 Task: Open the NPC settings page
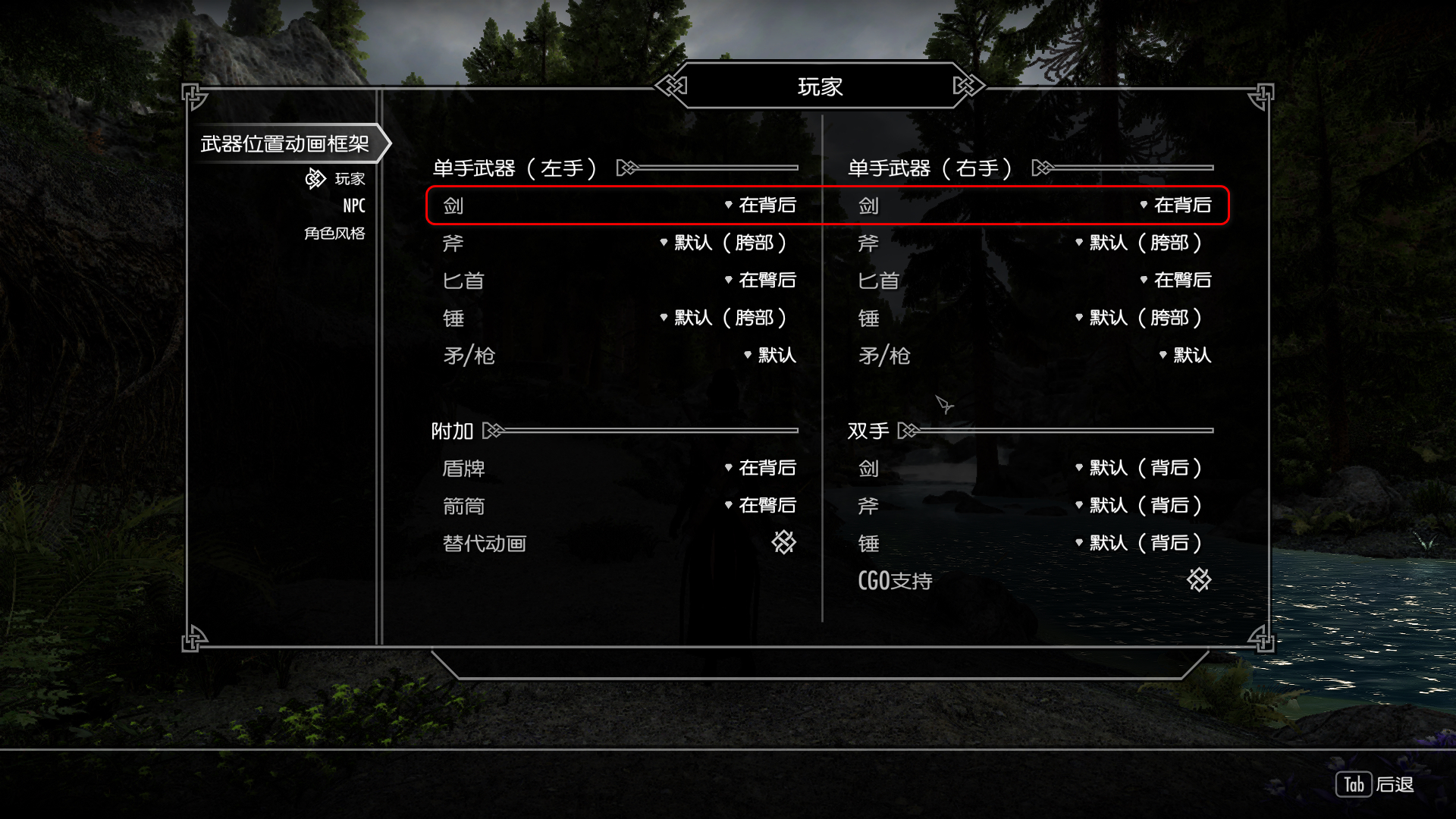pos(353,206)
